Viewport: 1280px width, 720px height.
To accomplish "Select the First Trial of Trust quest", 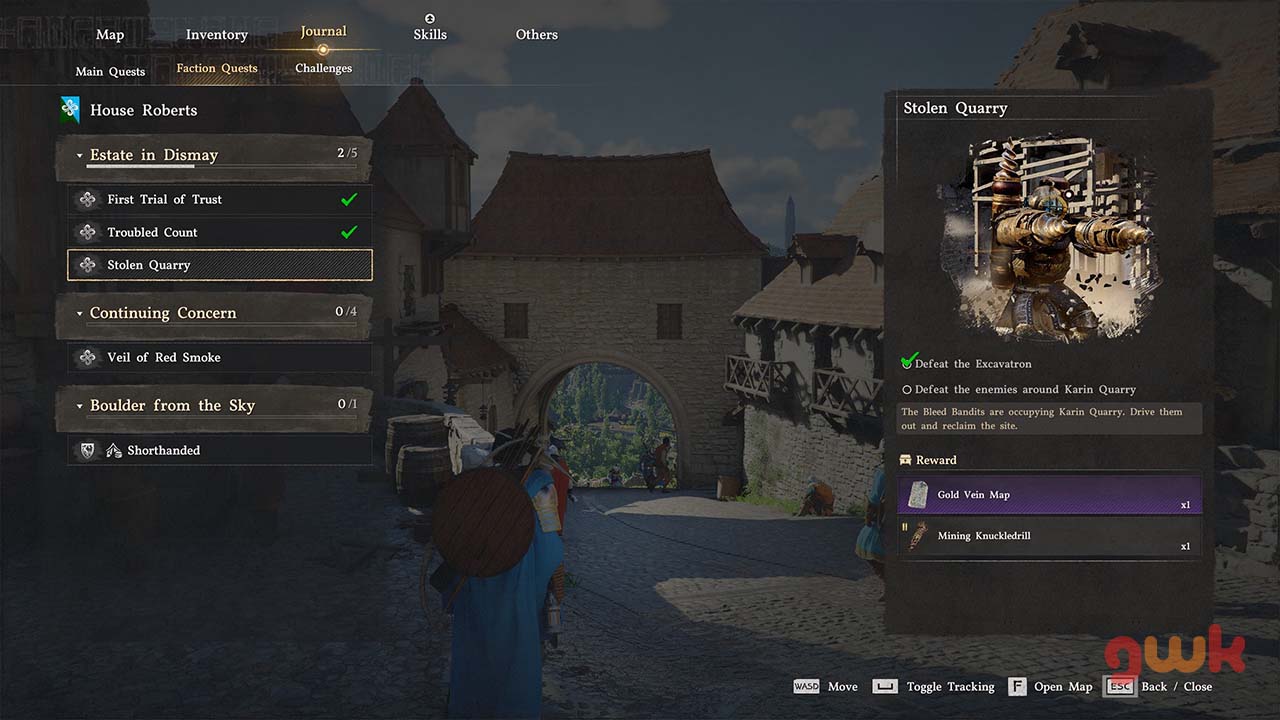I will pyautogui.click(x=219, y=199).
